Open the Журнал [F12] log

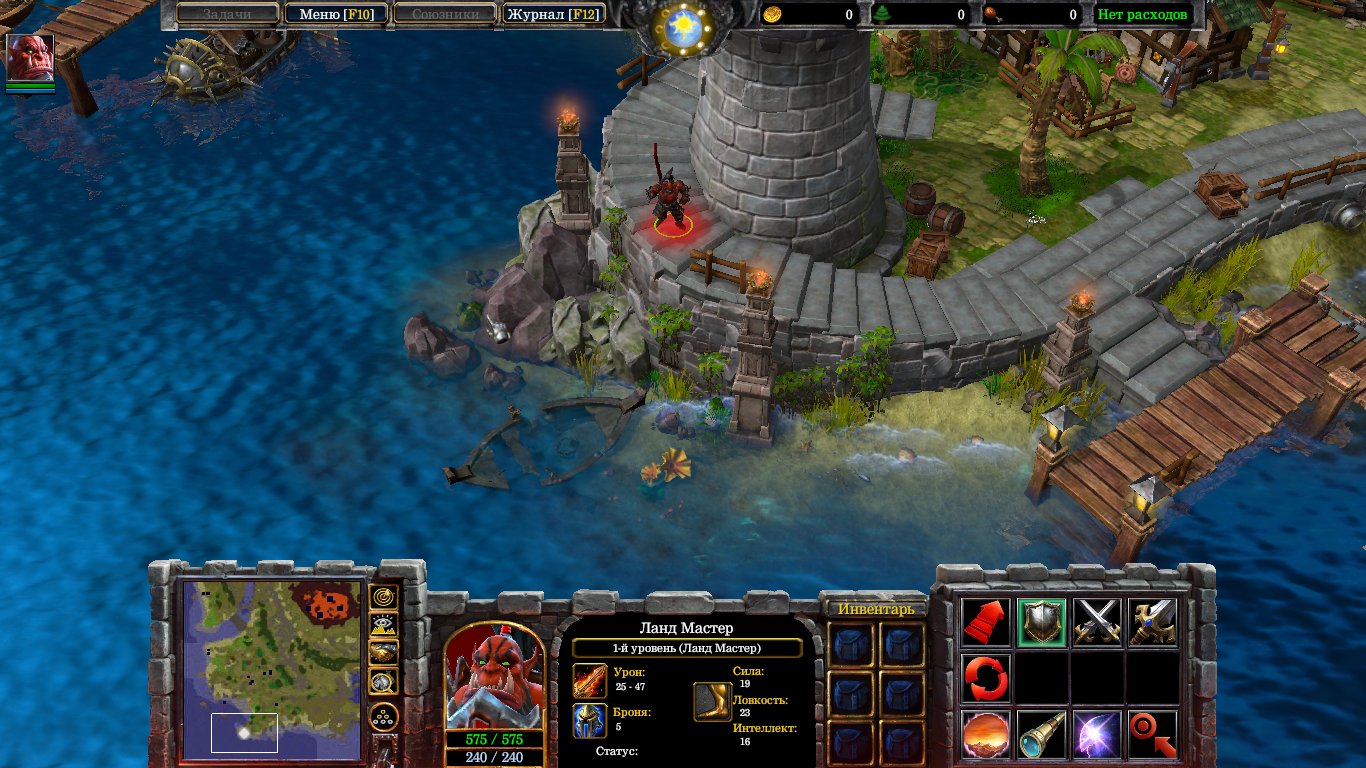point(552,14)
